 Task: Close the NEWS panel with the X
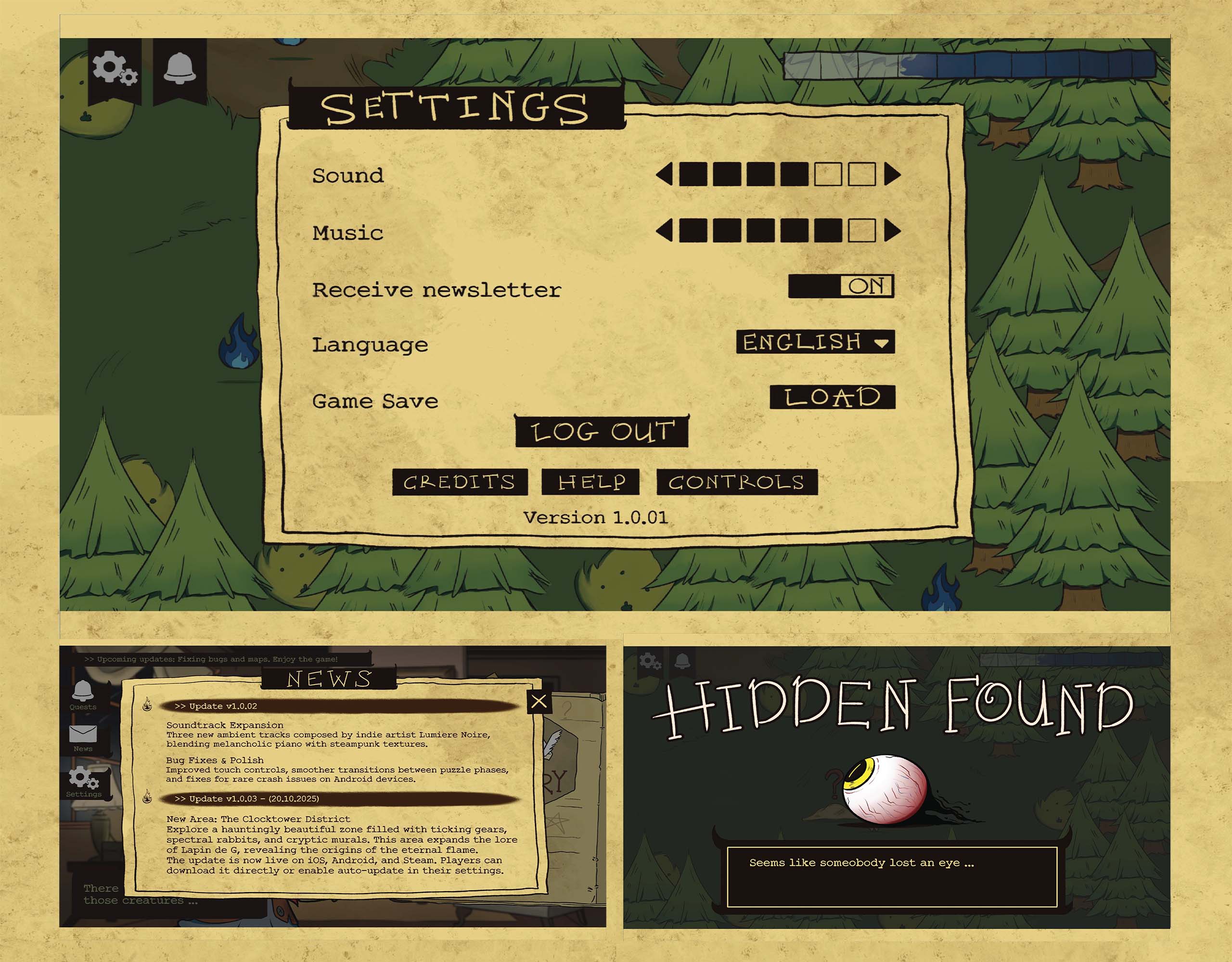click(539, 701)
